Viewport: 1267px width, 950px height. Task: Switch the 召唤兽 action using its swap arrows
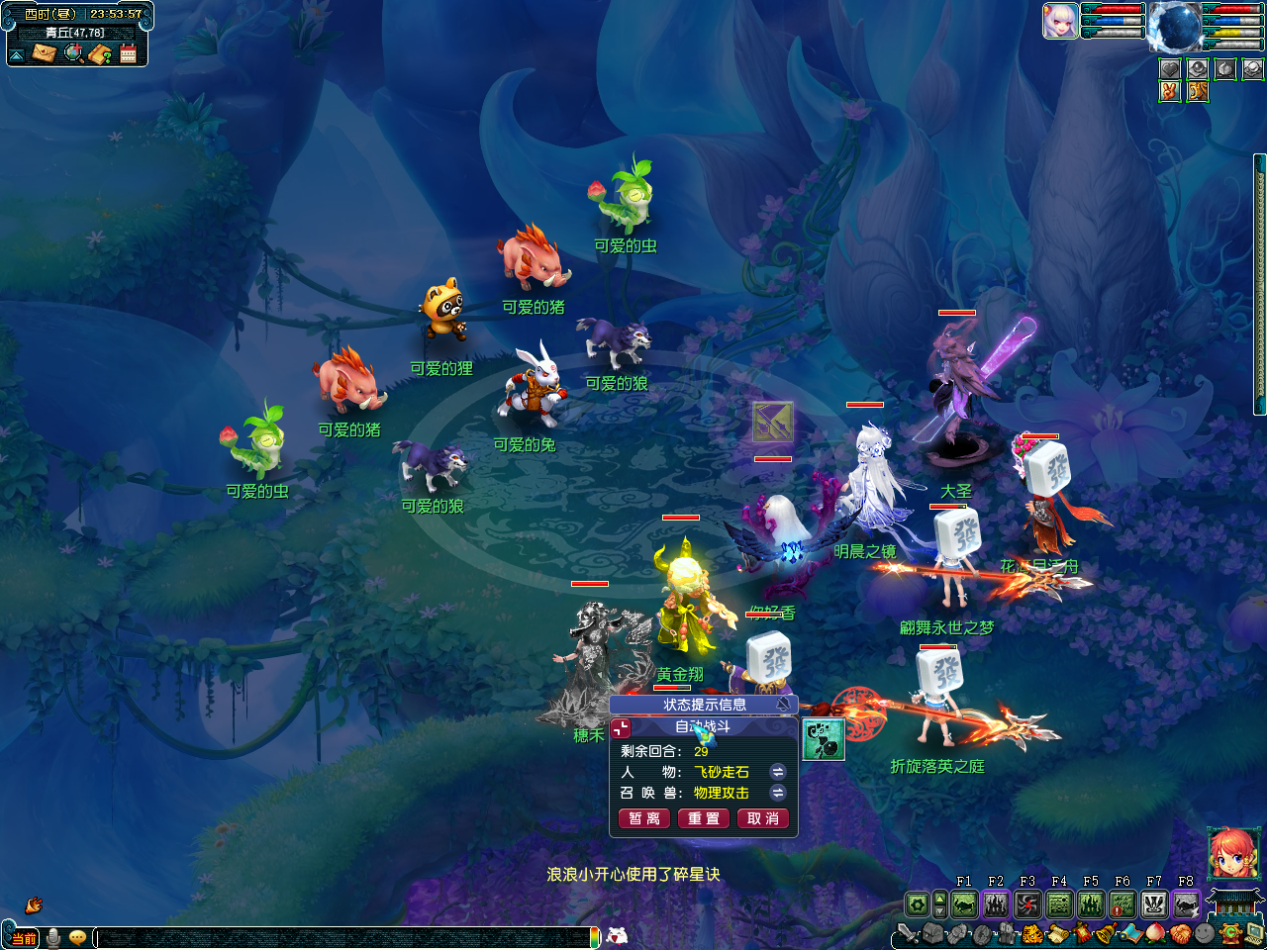pos(777,792)
